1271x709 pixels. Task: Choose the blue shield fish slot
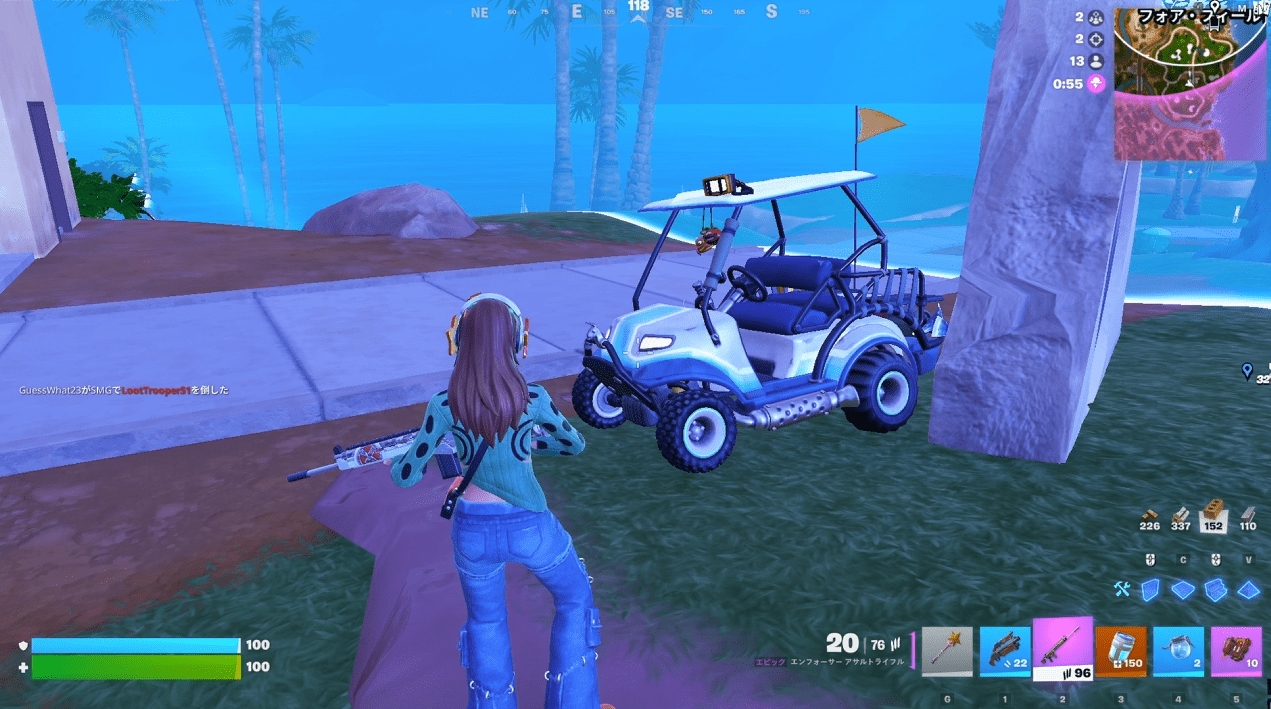tap(1178, 652)
